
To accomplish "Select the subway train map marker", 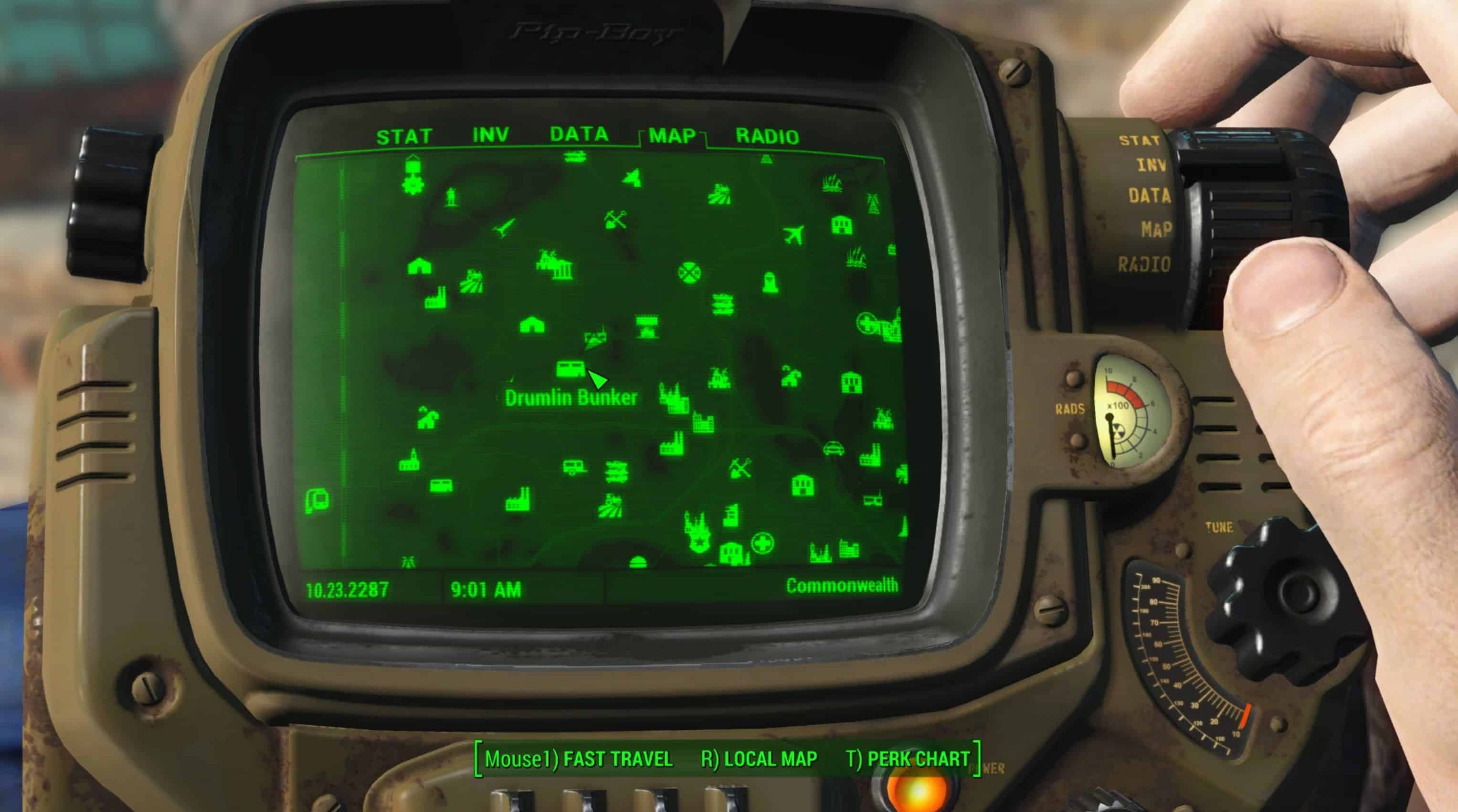I will pos(317,501).
